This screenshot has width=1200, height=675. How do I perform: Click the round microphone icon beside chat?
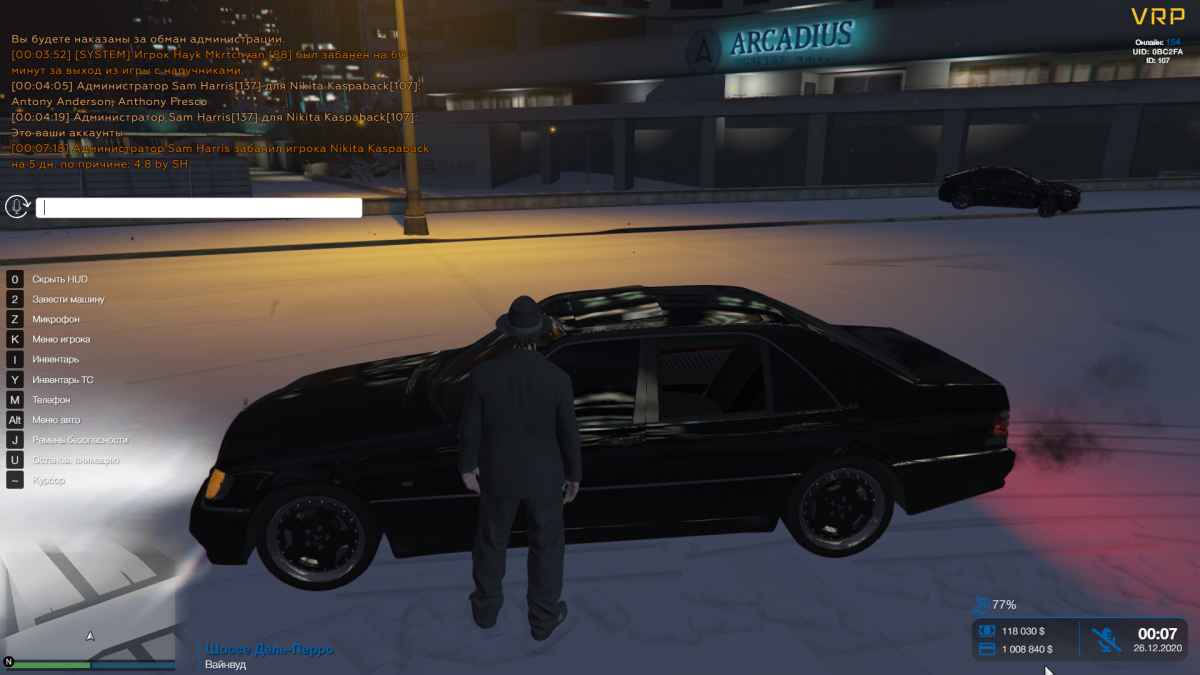point(17,206)
